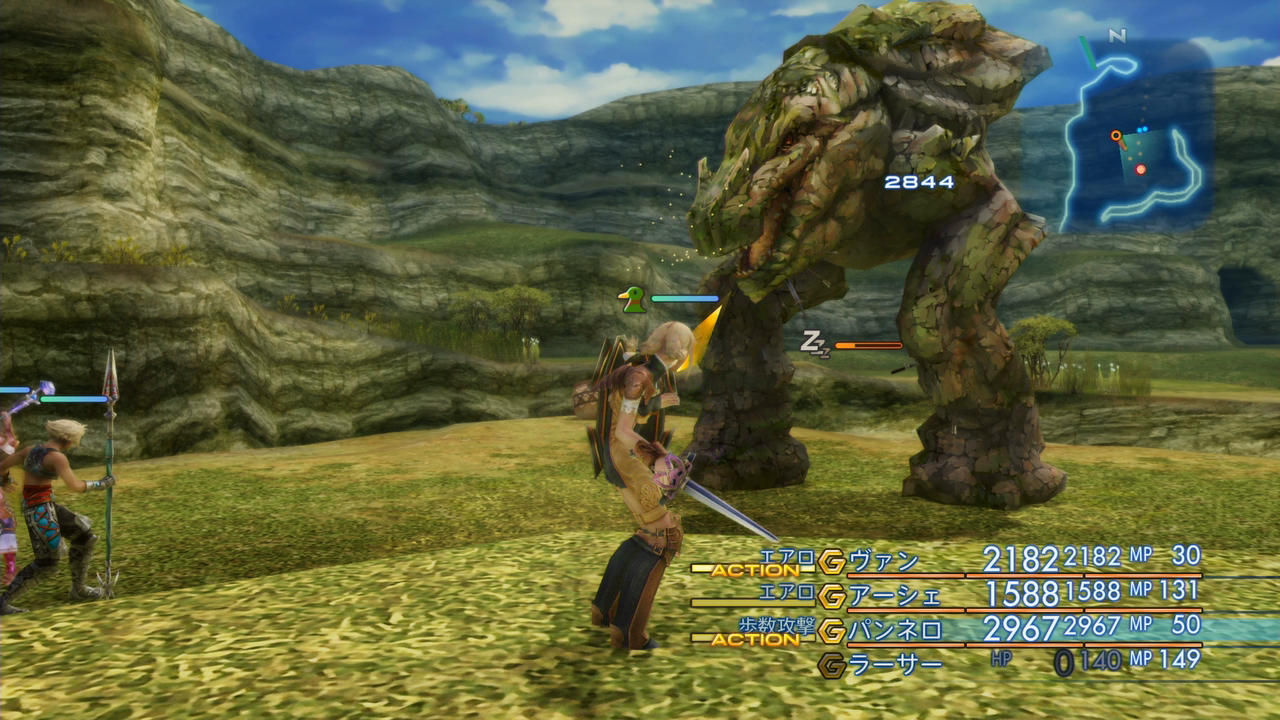Choose the アーシェ party row
Screen dimensions: 1280x720
[895, 595]
